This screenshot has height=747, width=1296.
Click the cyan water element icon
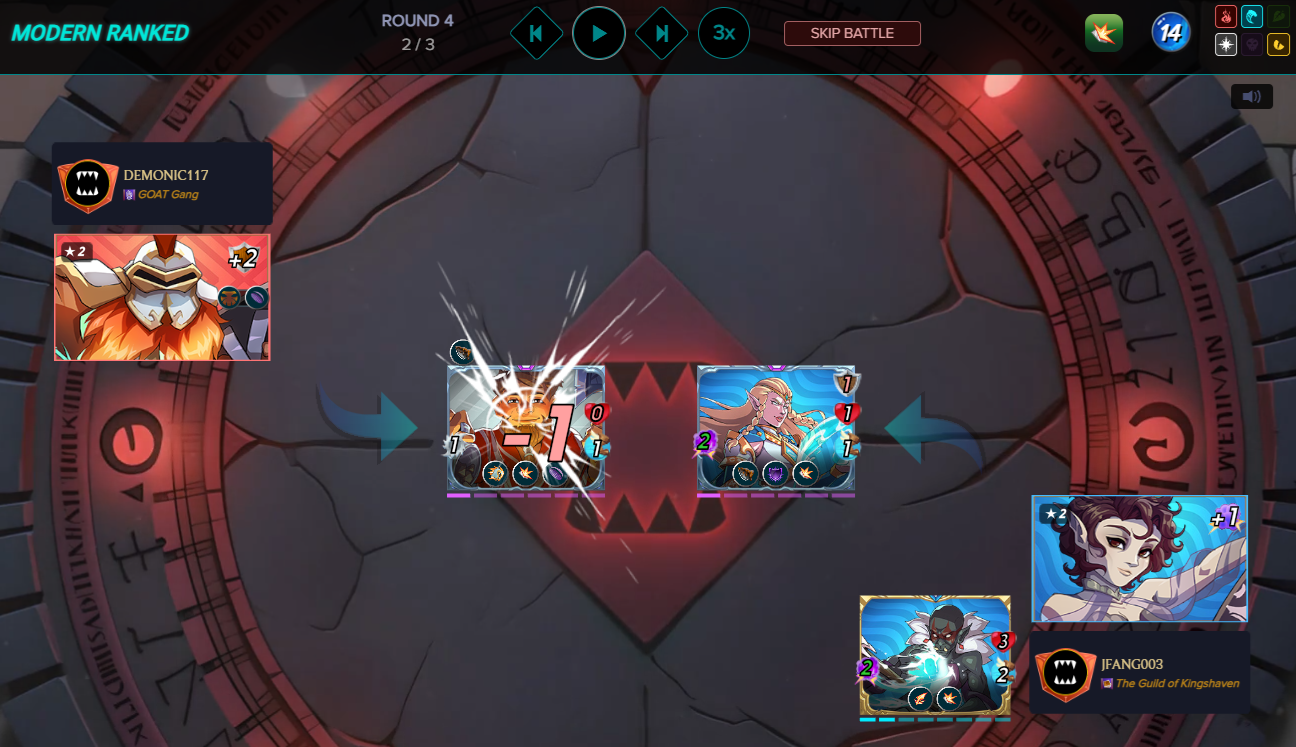[1252, 17]
